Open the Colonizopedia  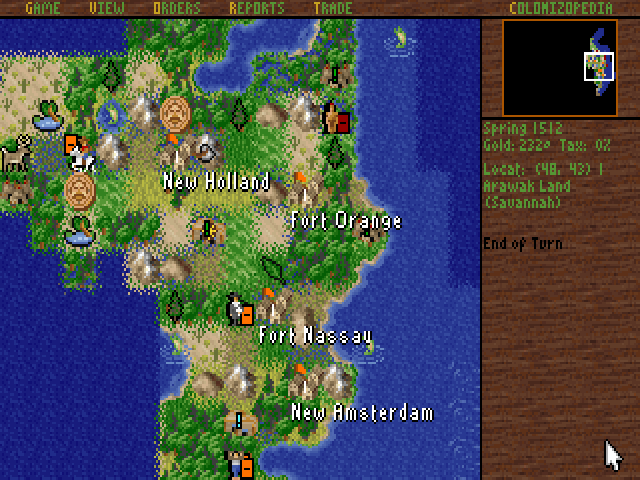[563, 8]
